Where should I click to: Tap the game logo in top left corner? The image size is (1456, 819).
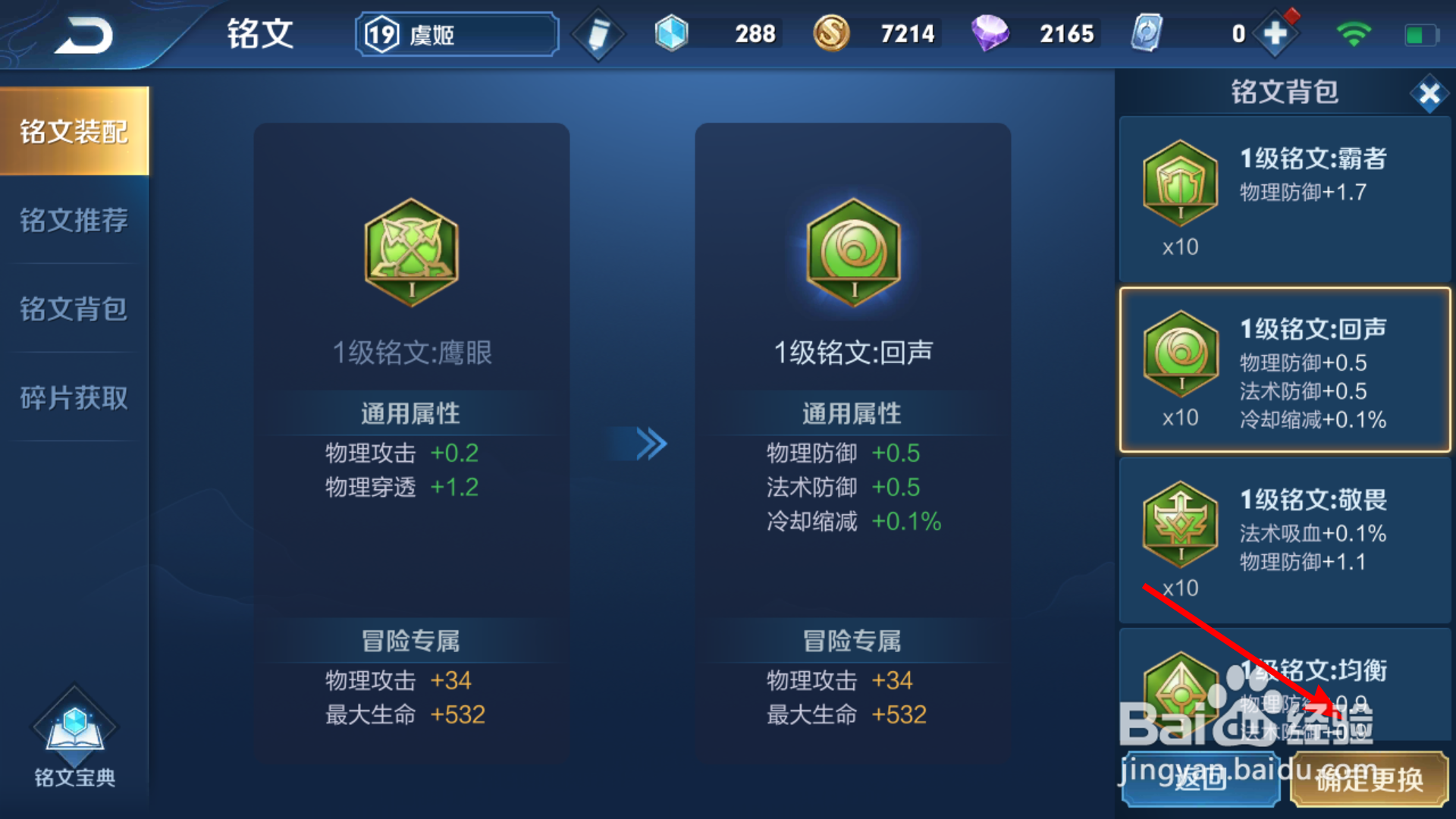point(83,34)
